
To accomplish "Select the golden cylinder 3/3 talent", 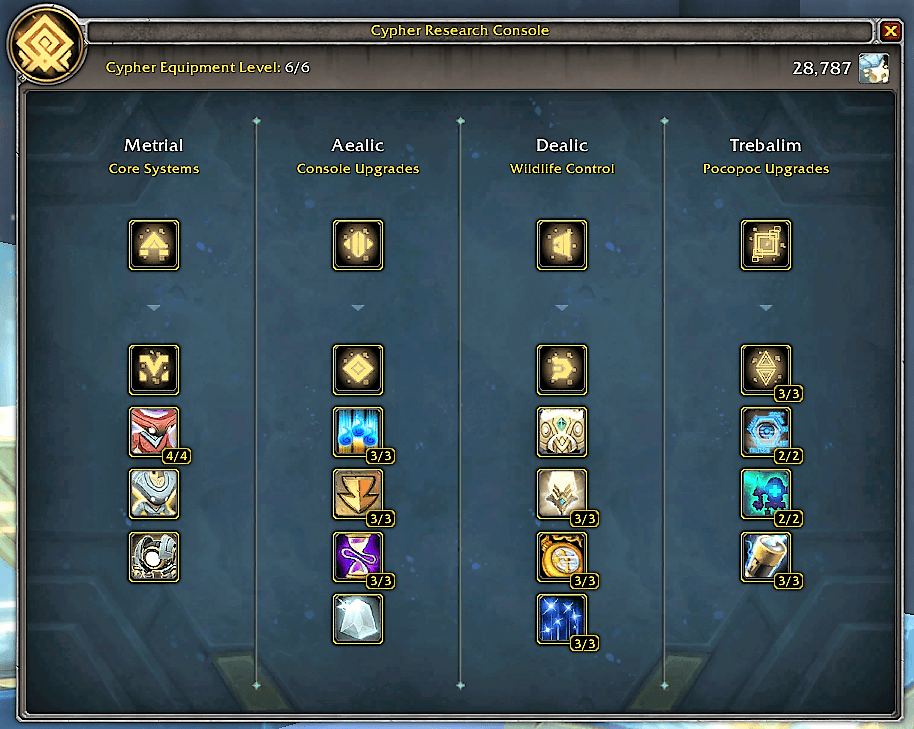I will pyautogui.click(x=766, y=557).
